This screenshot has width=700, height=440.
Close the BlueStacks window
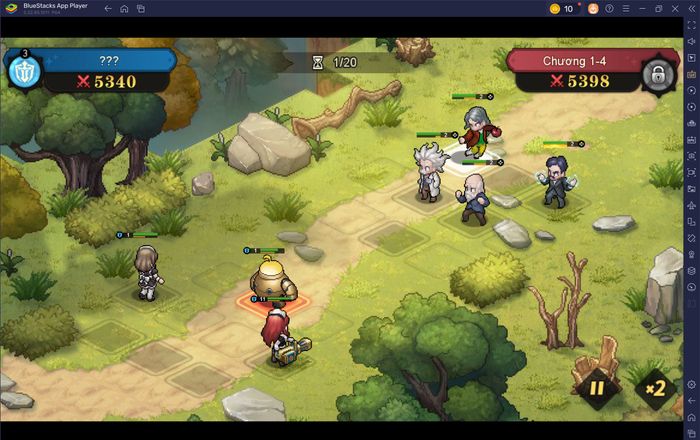pos(676,8)
